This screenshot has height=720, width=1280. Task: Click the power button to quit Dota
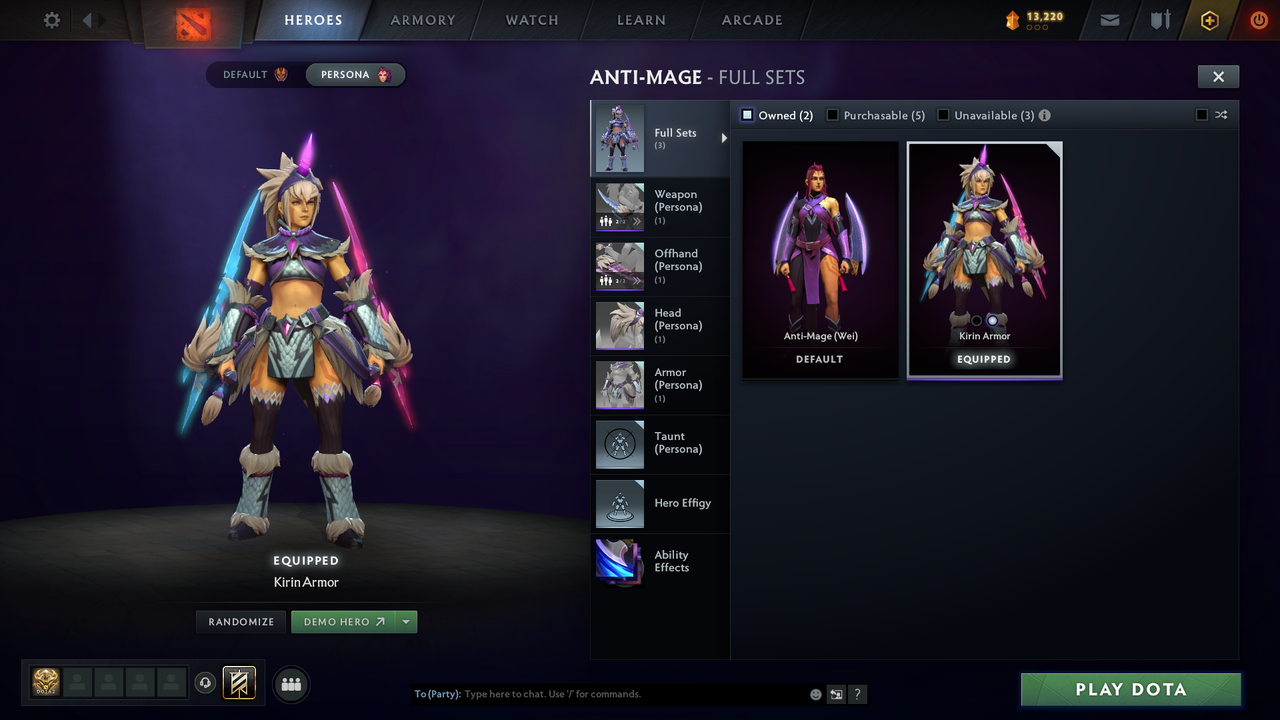[x=1258, y=20]
